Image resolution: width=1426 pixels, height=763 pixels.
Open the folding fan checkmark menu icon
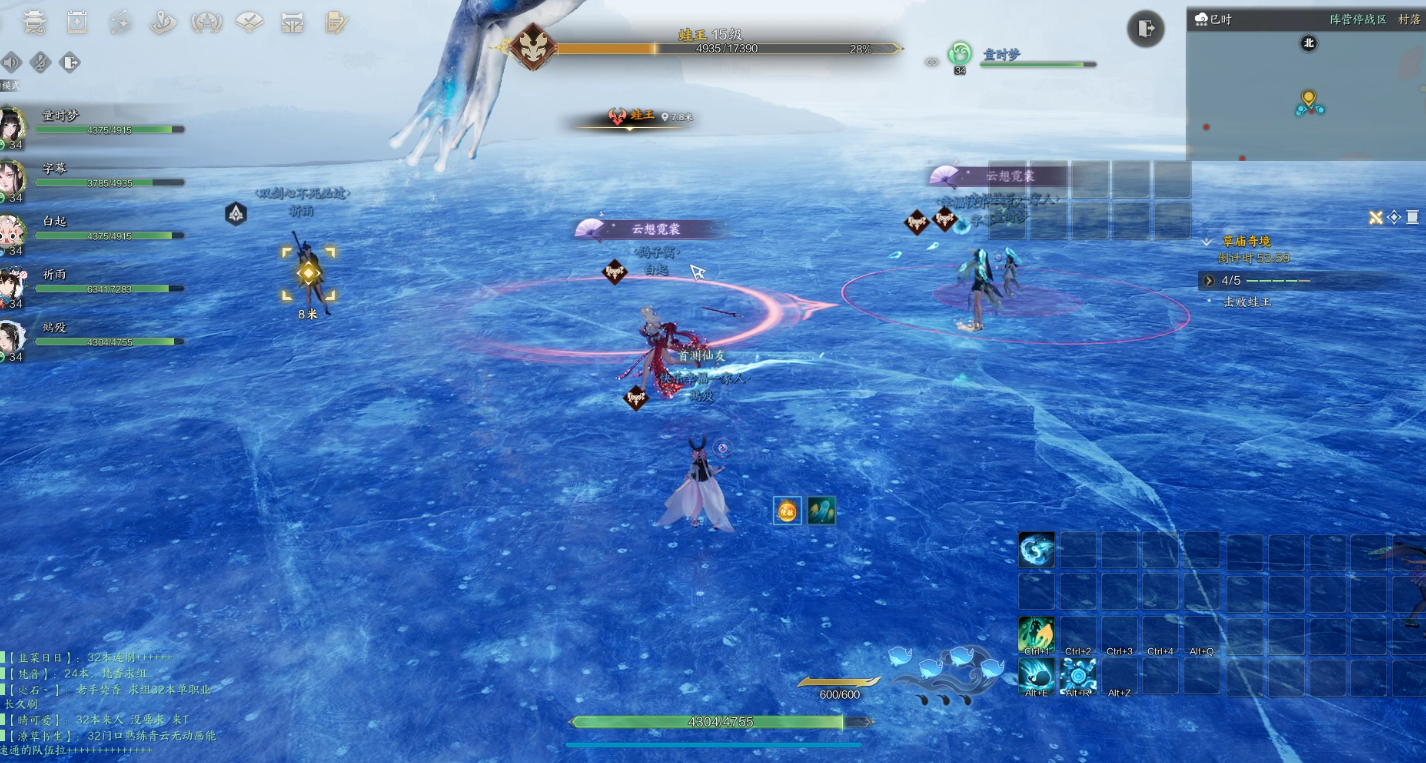(249, 21)
